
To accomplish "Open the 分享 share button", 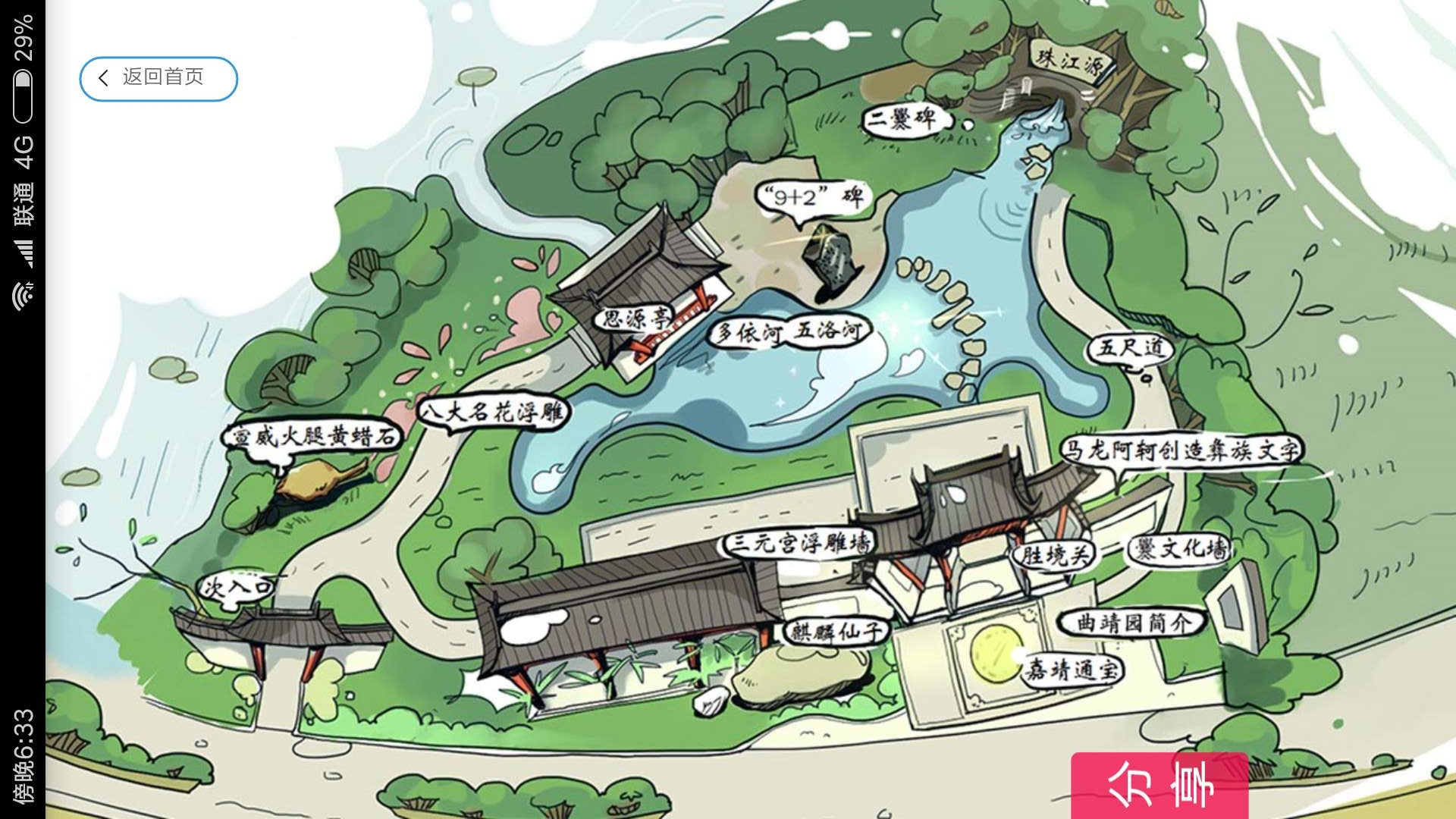I will [x=1159, y=786].
